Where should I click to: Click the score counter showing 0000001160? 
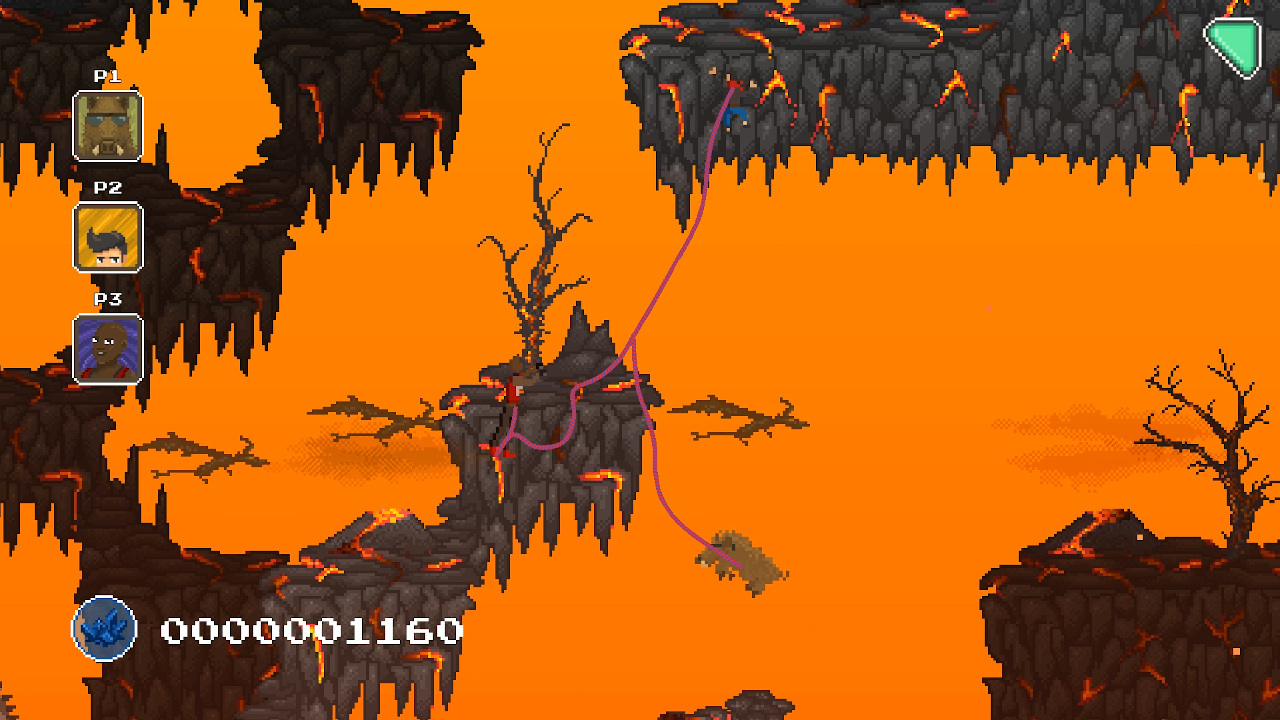click(x=310, y=630)
